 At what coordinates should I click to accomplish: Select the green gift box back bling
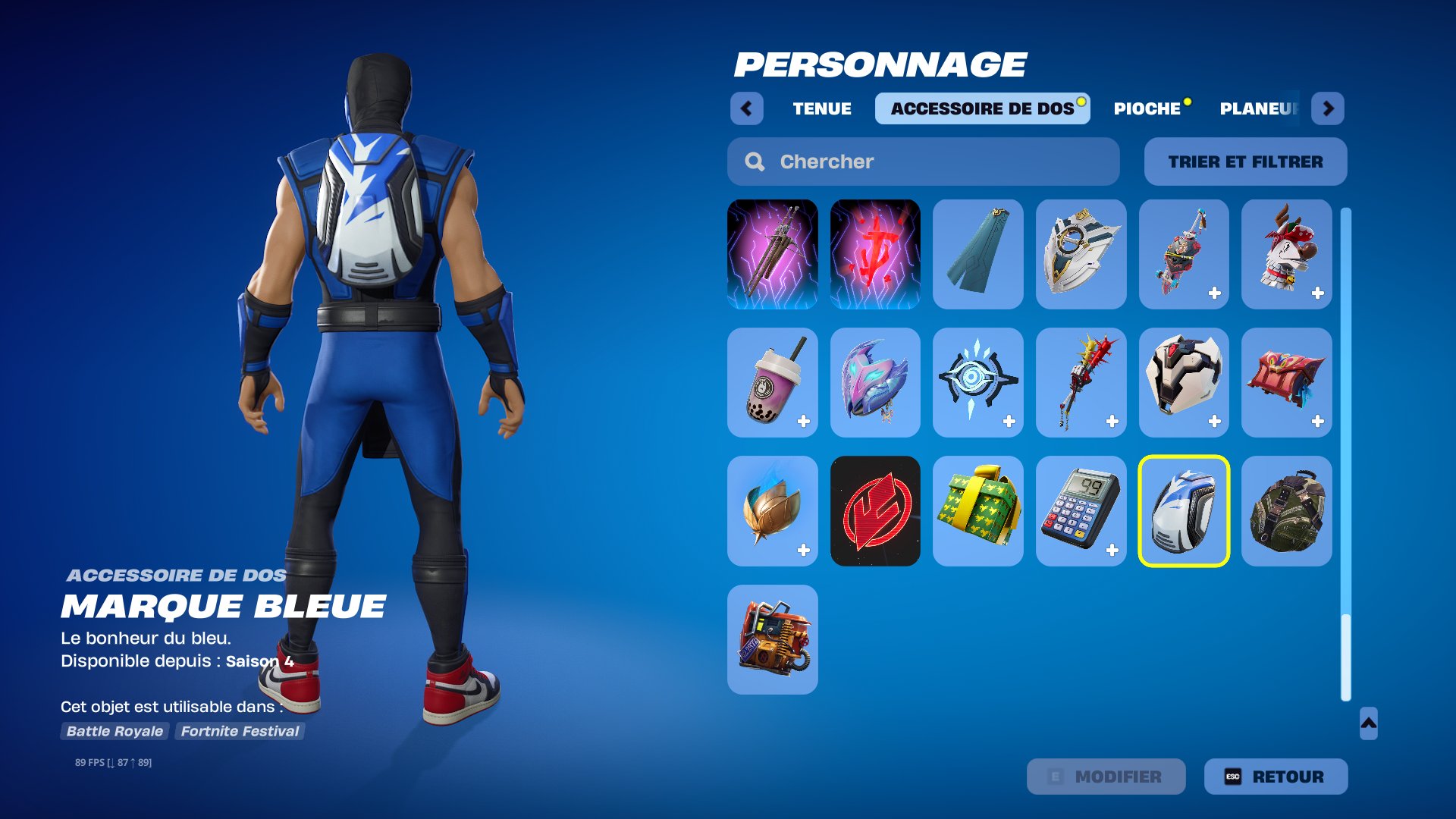coord(977,510)
